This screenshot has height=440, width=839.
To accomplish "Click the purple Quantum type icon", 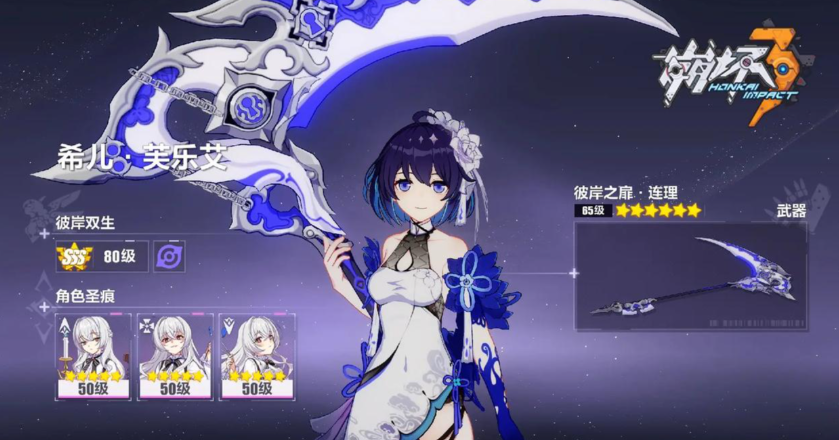I will coord(169,256).
